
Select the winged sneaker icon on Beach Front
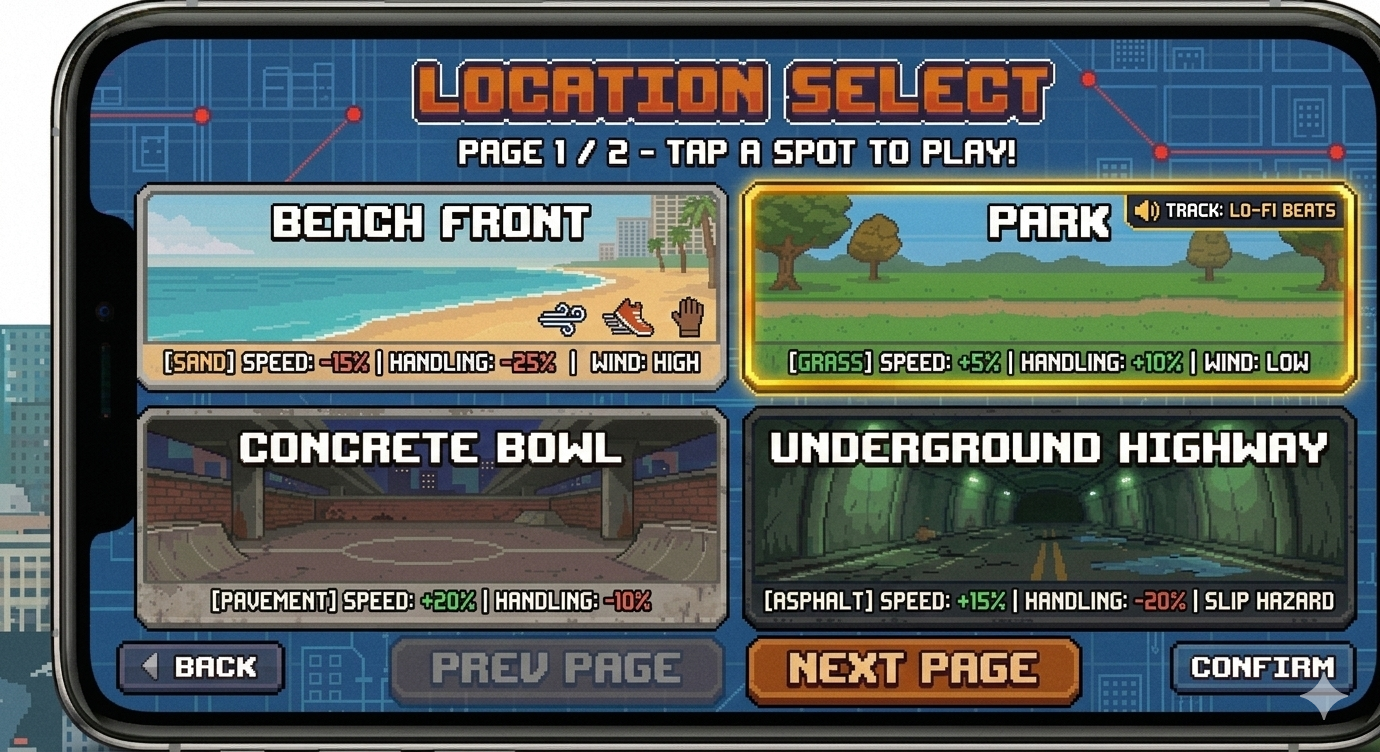pyautogui.click(x=627, y=318)
